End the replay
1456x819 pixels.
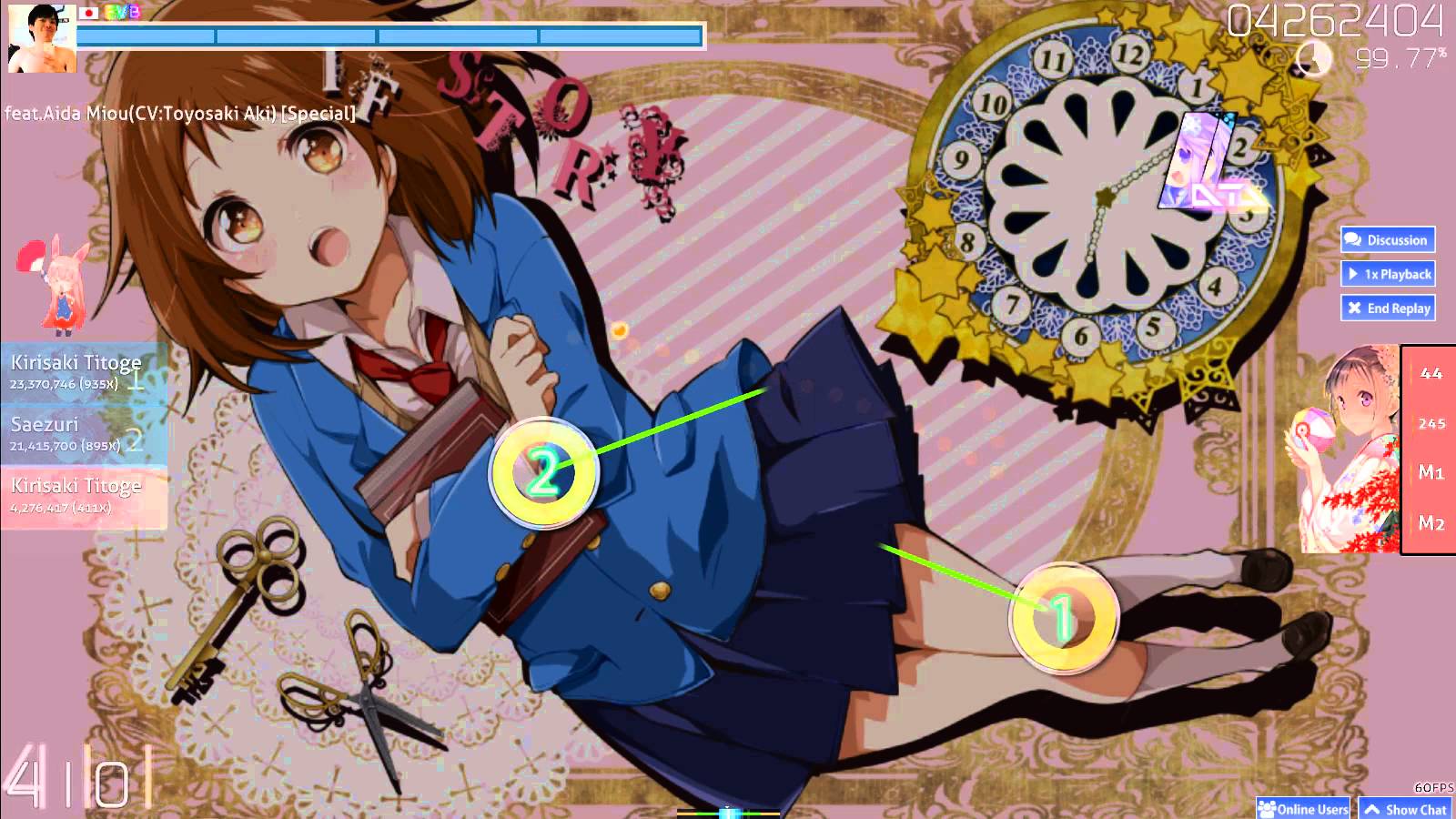tap(1388, 308)
